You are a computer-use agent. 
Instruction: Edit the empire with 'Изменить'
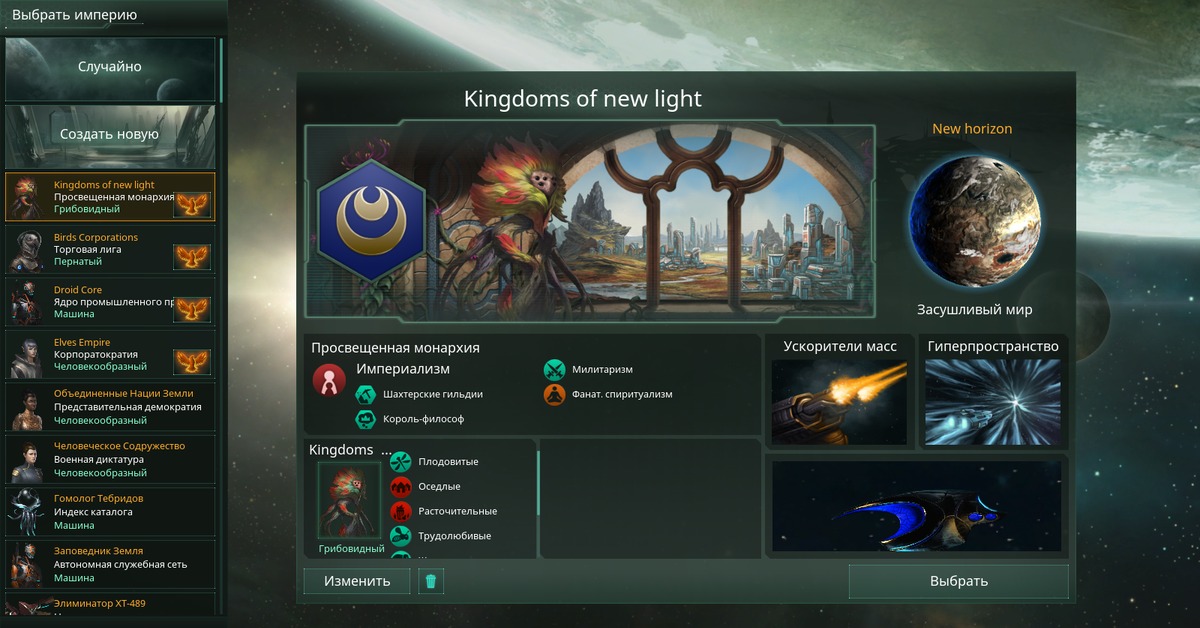357,581
